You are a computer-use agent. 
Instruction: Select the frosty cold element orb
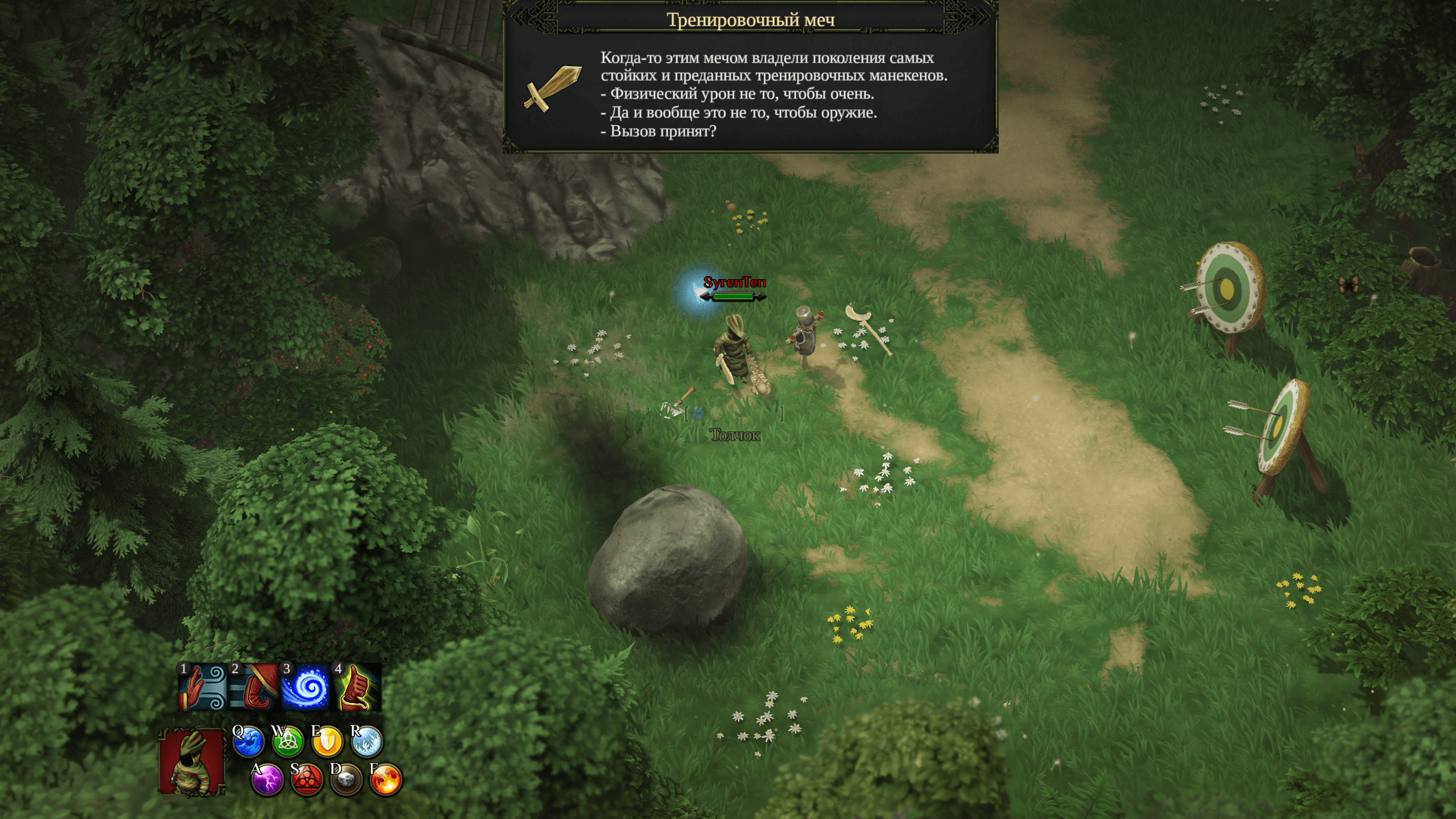click(366, 742)
